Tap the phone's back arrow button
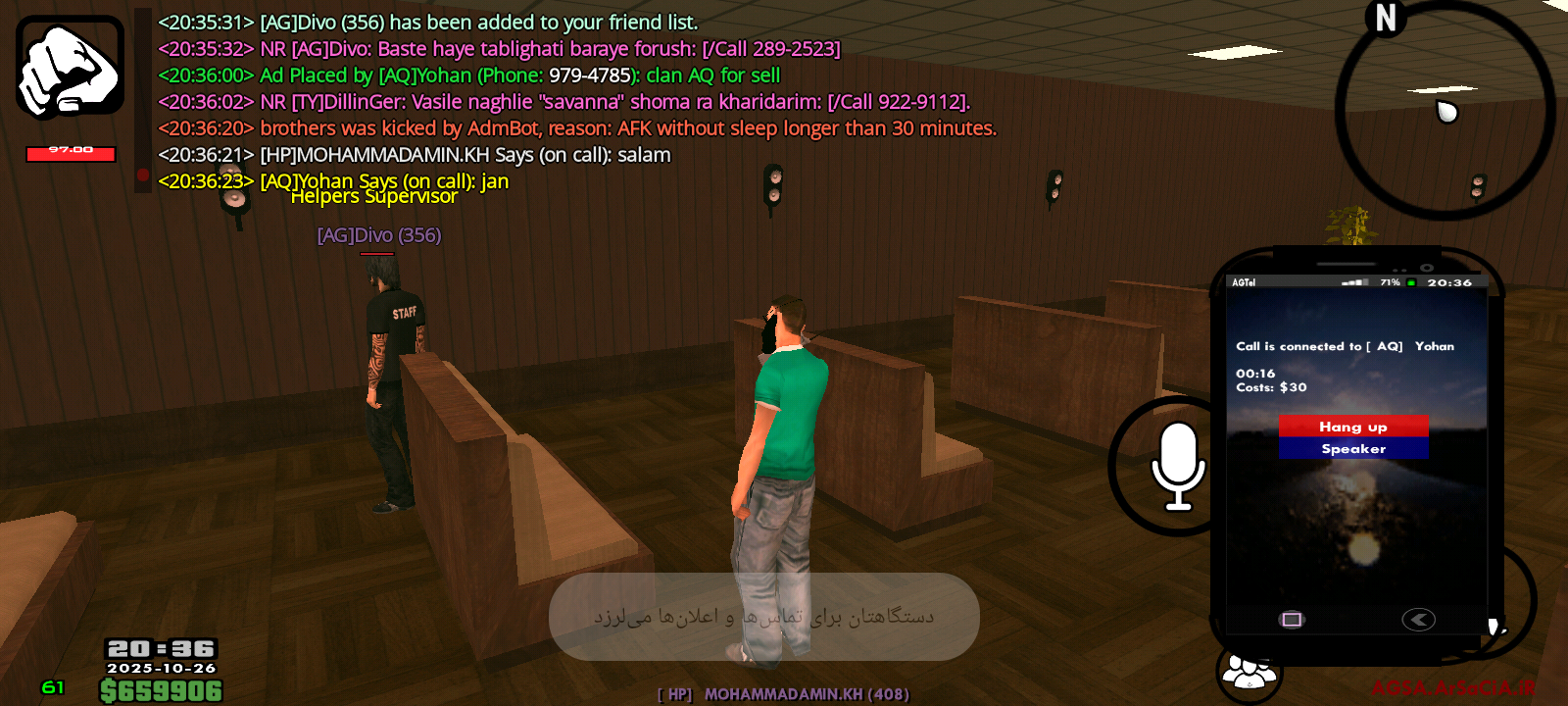This screenshot has height=706, width=1568. 1418,619
